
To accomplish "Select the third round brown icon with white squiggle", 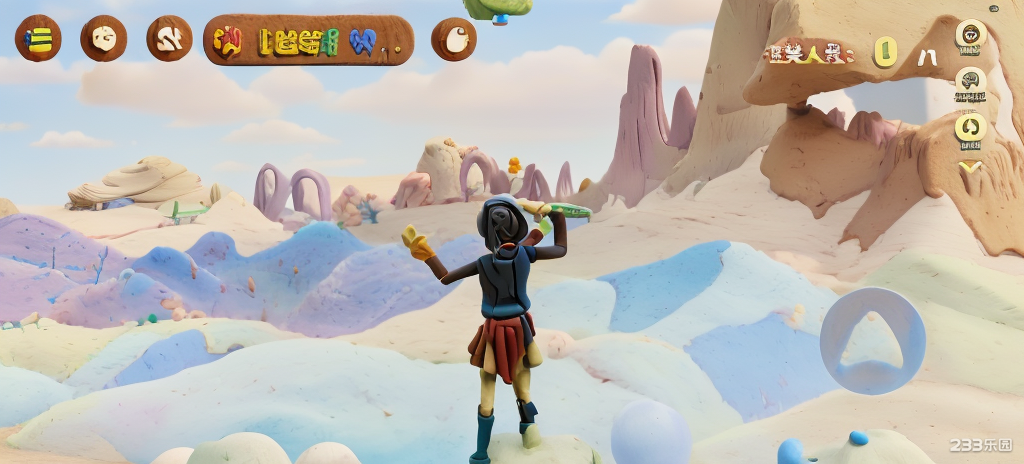I will click(169, 39).
